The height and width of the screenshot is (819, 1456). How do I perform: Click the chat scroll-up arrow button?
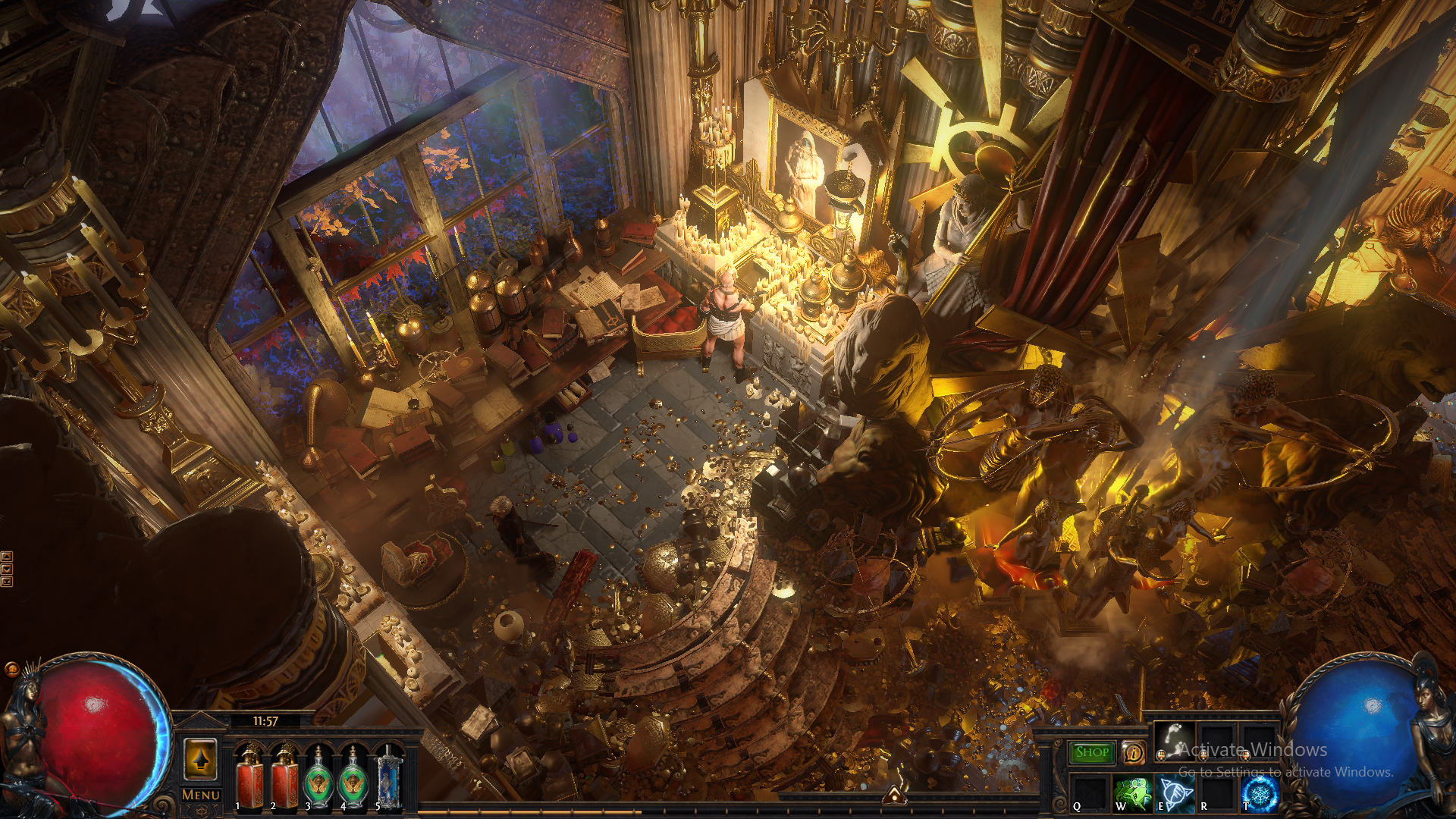pos(7,557)
